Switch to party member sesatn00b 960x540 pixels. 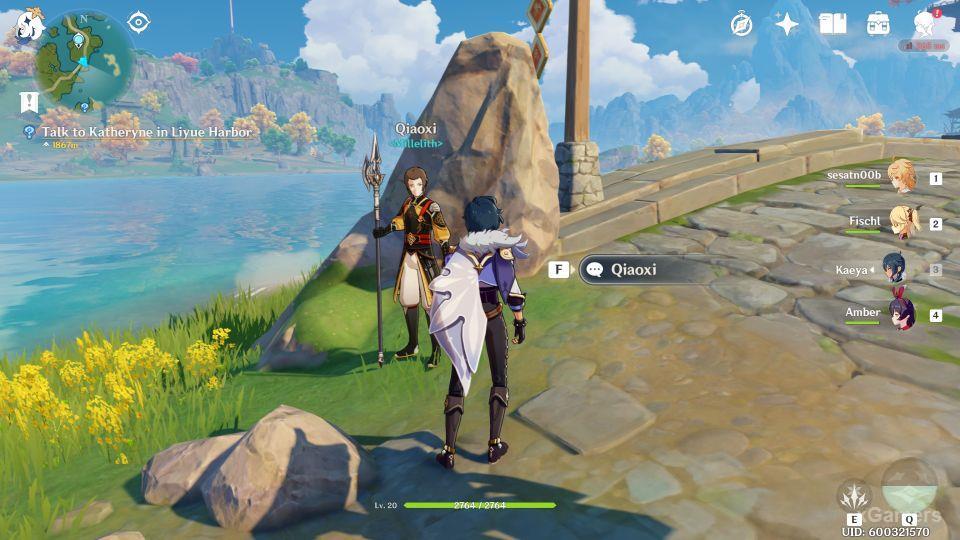pos(901,177)
